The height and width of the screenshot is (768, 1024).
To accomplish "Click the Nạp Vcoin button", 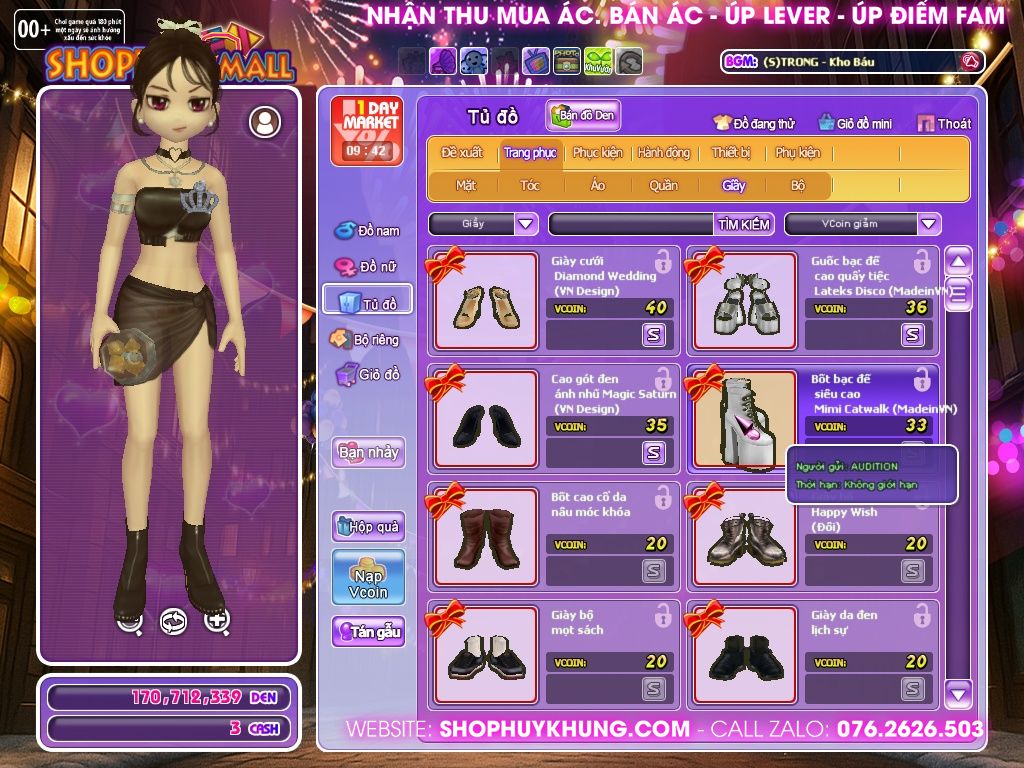I will pos(368,578).
